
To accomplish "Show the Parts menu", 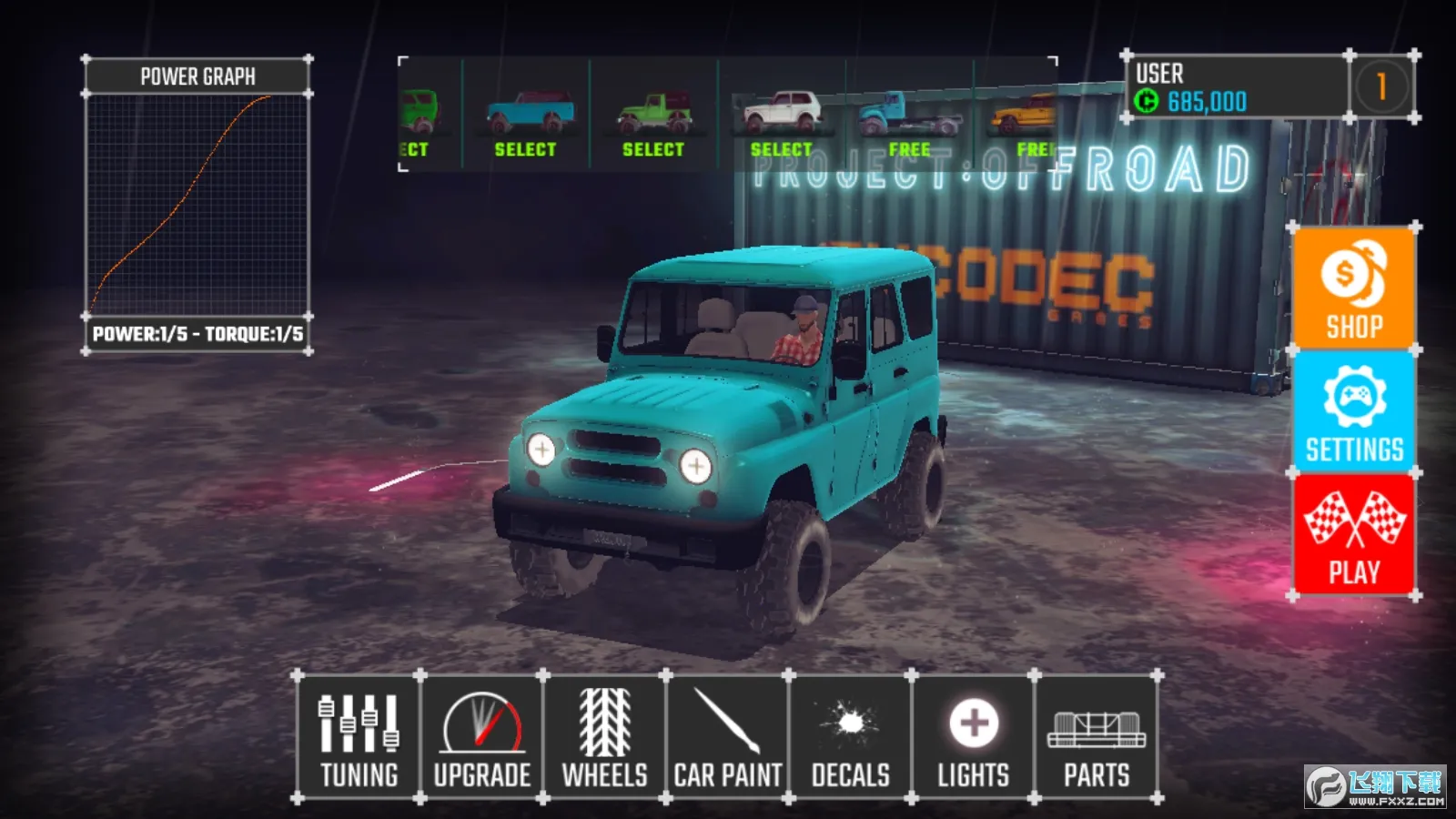I will [1096, 738].
